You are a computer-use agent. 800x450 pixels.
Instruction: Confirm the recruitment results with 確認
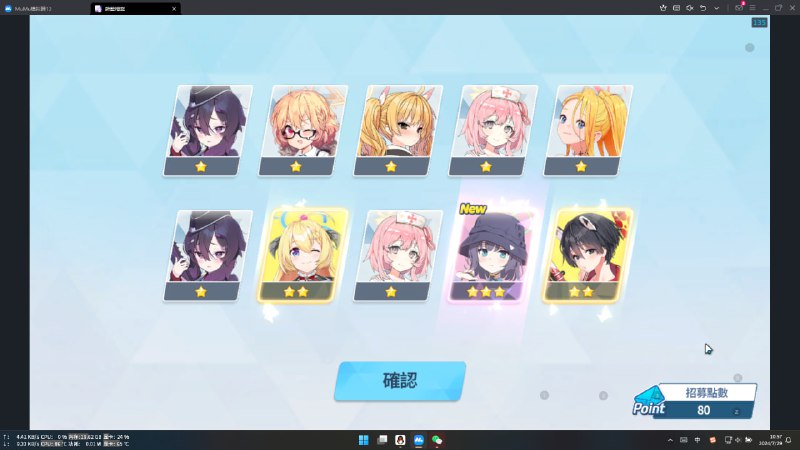400,381
